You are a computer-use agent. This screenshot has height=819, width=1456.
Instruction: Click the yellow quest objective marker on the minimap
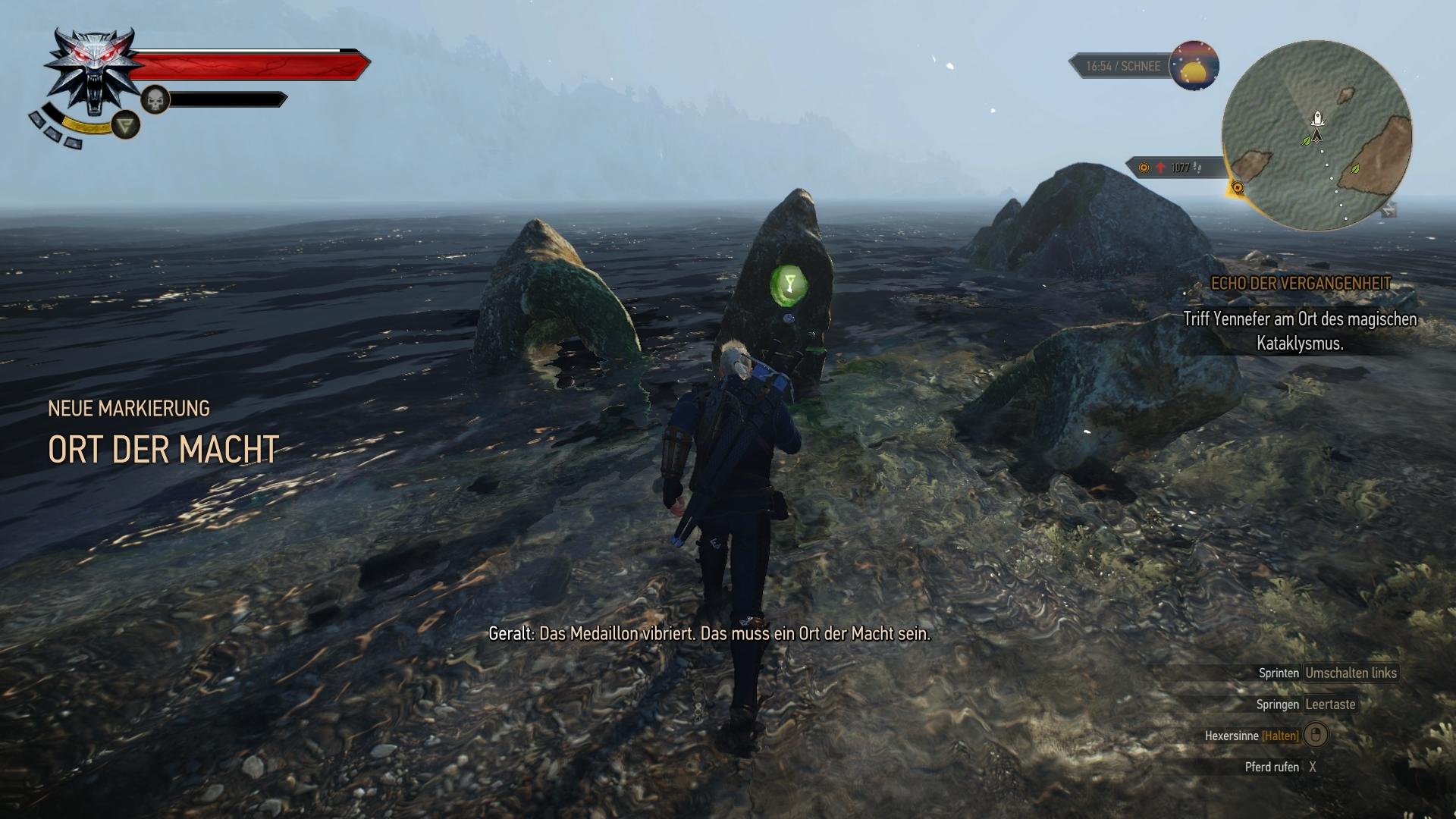point(1238,187)
